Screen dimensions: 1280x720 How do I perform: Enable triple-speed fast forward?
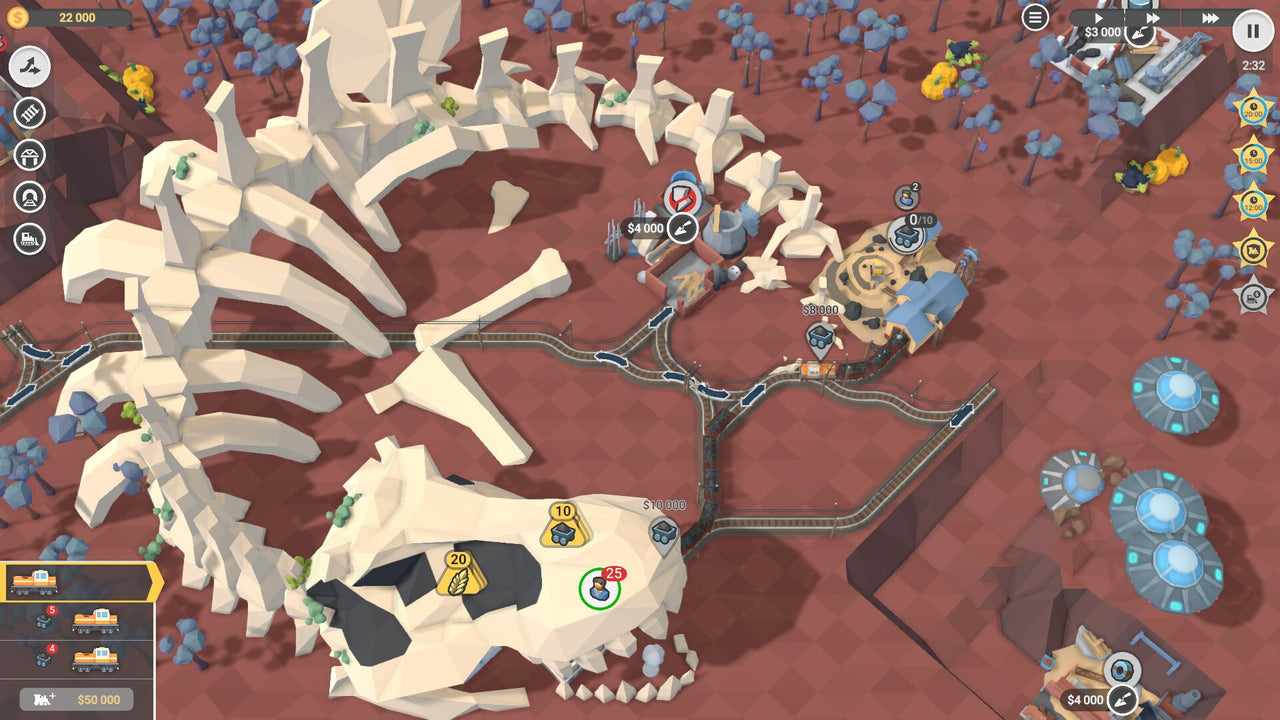point(1208,17)
